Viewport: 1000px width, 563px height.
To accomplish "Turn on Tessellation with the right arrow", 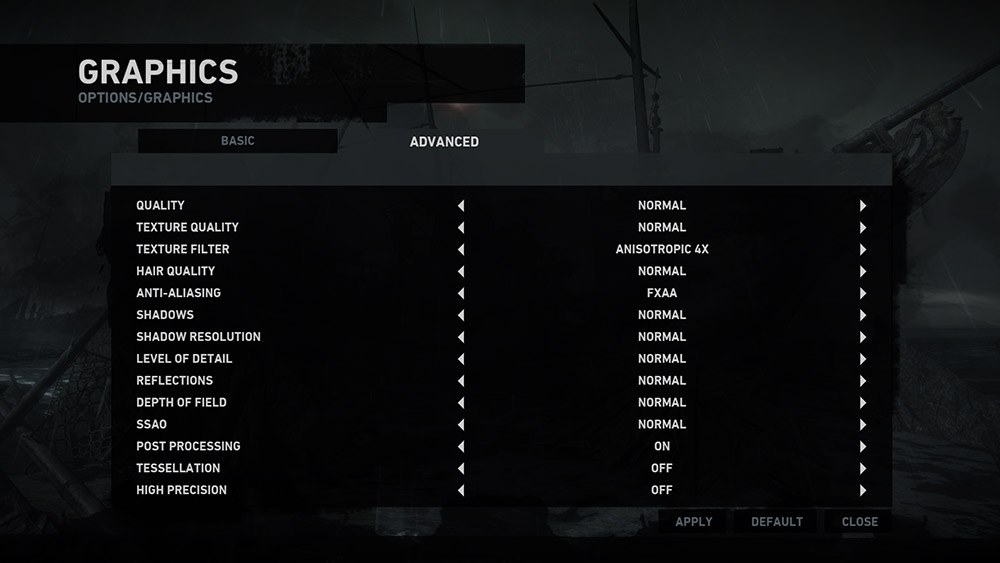I will (862, 468).
